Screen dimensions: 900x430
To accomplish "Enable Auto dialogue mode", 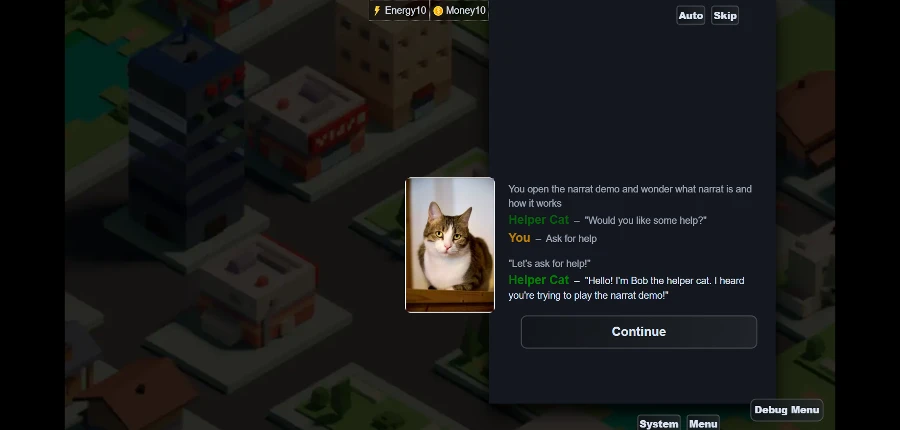I will pos(690,15).
